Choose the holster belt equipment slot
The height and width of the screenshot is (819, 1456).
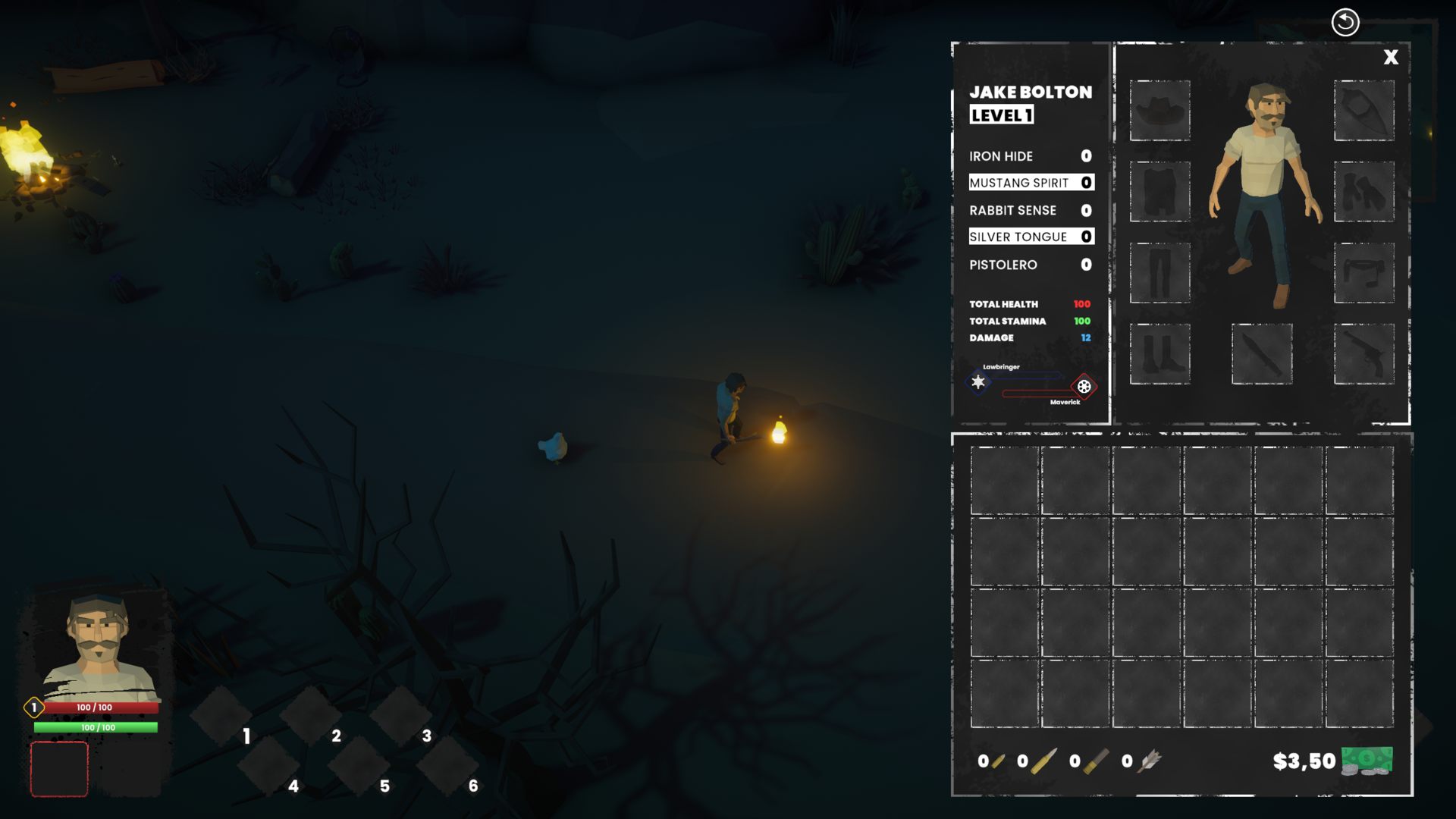tap(1363, 273)
